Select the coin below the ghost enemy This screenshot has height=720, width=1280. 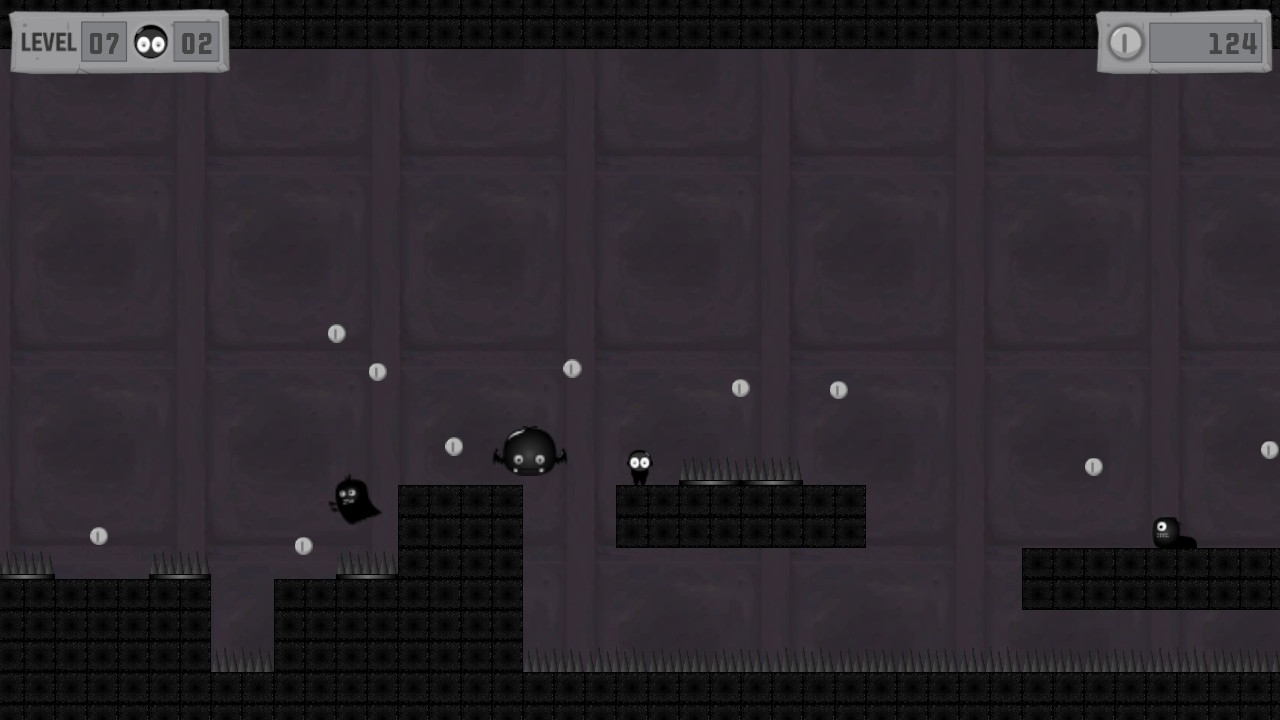(305, 546)
